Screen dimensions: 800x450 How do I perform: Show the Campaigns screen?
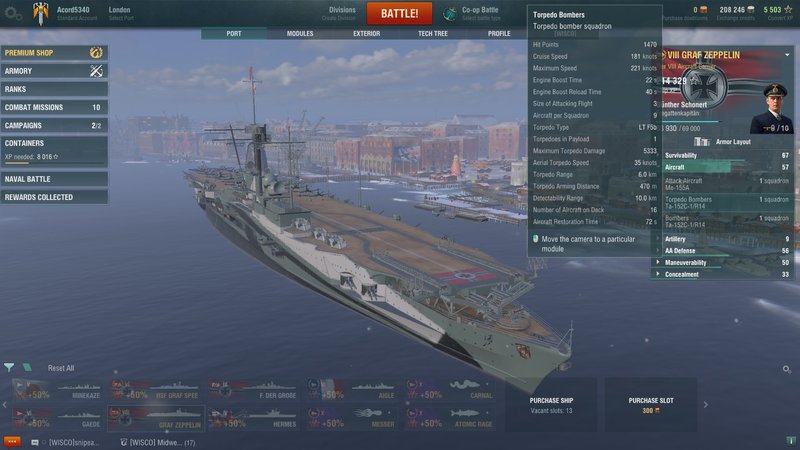[x=54, y=125]
